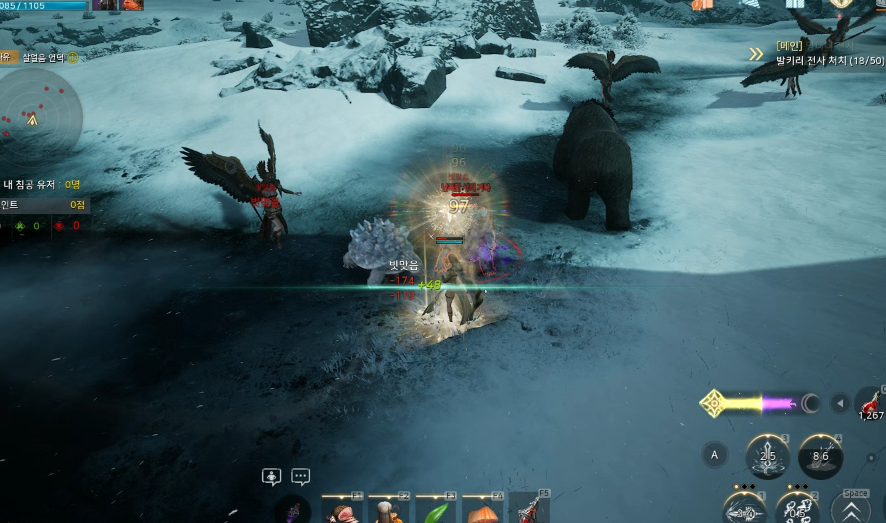Tap the double-chevron jump button
886x523 pixels.
(x=855, y=509)
